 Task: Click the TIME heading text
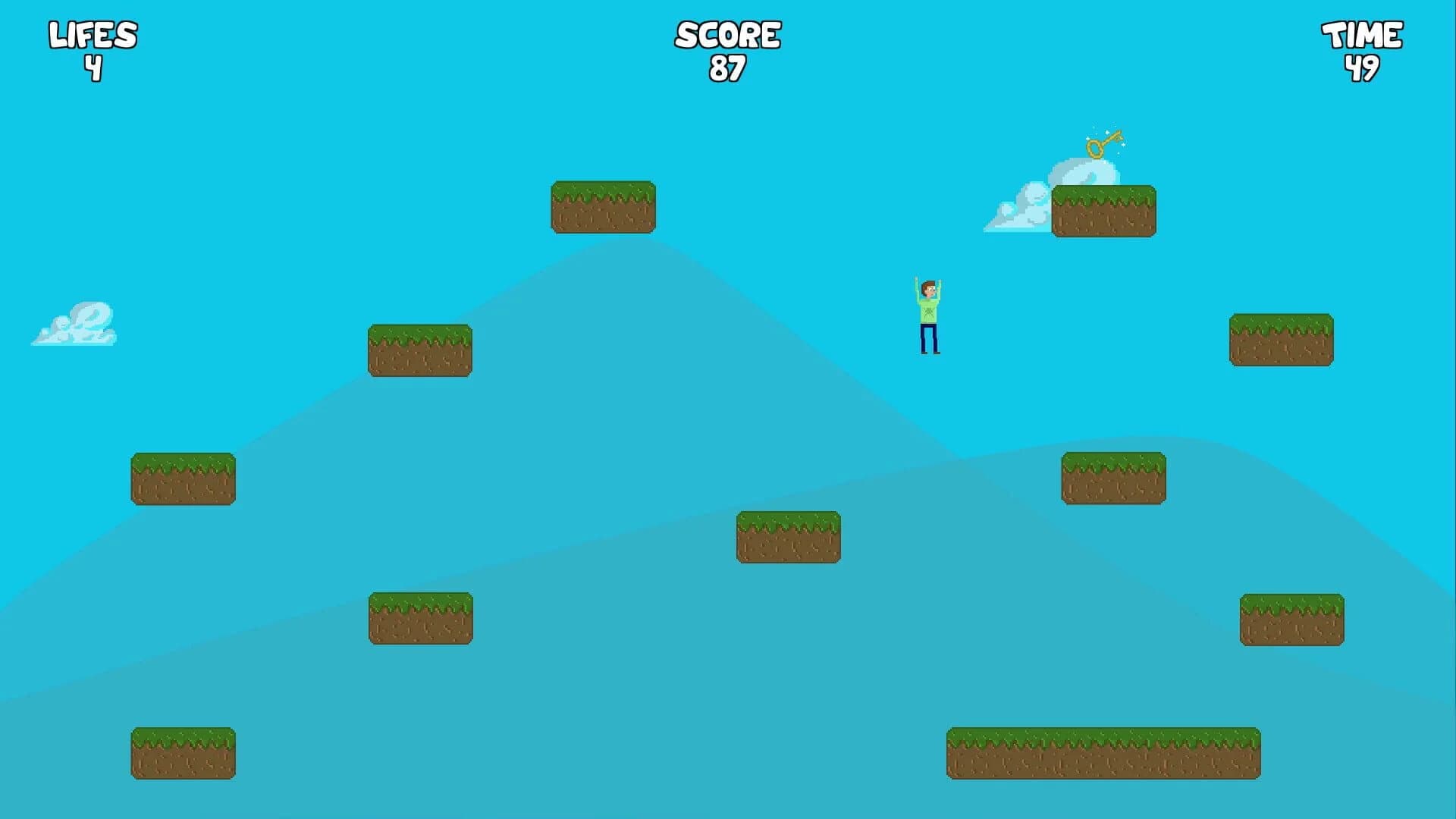[x=1363, y=33]
